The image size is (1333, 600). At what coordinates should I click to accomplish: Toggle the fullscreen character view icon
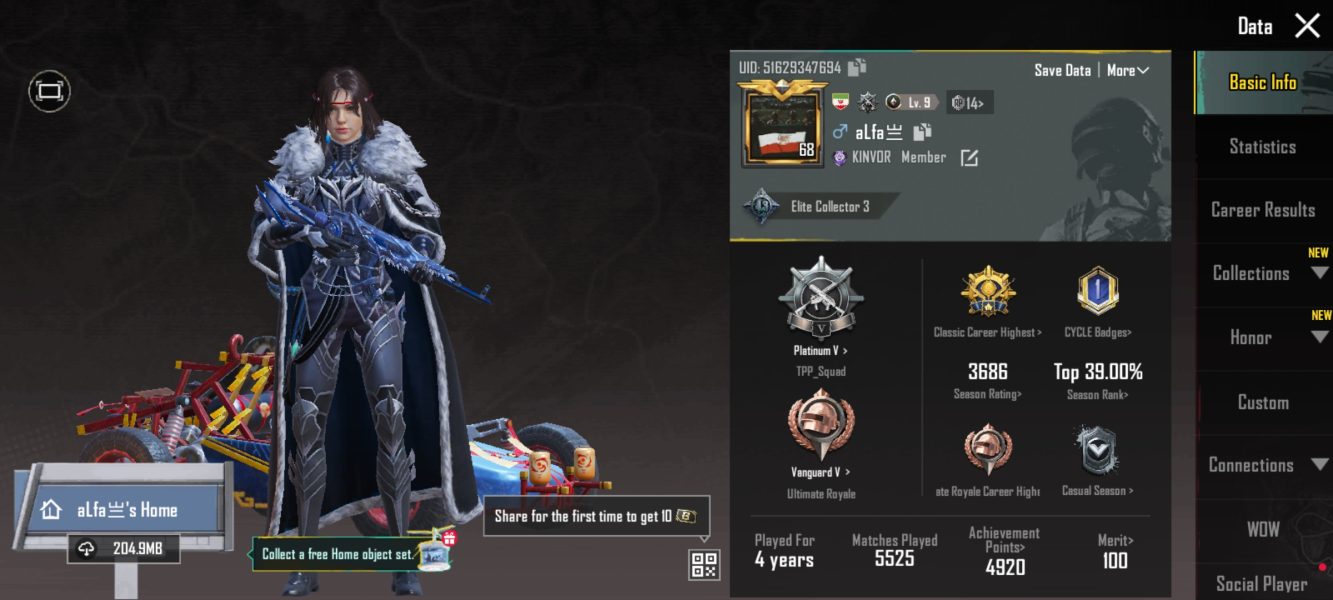click(x=49, y=92)
